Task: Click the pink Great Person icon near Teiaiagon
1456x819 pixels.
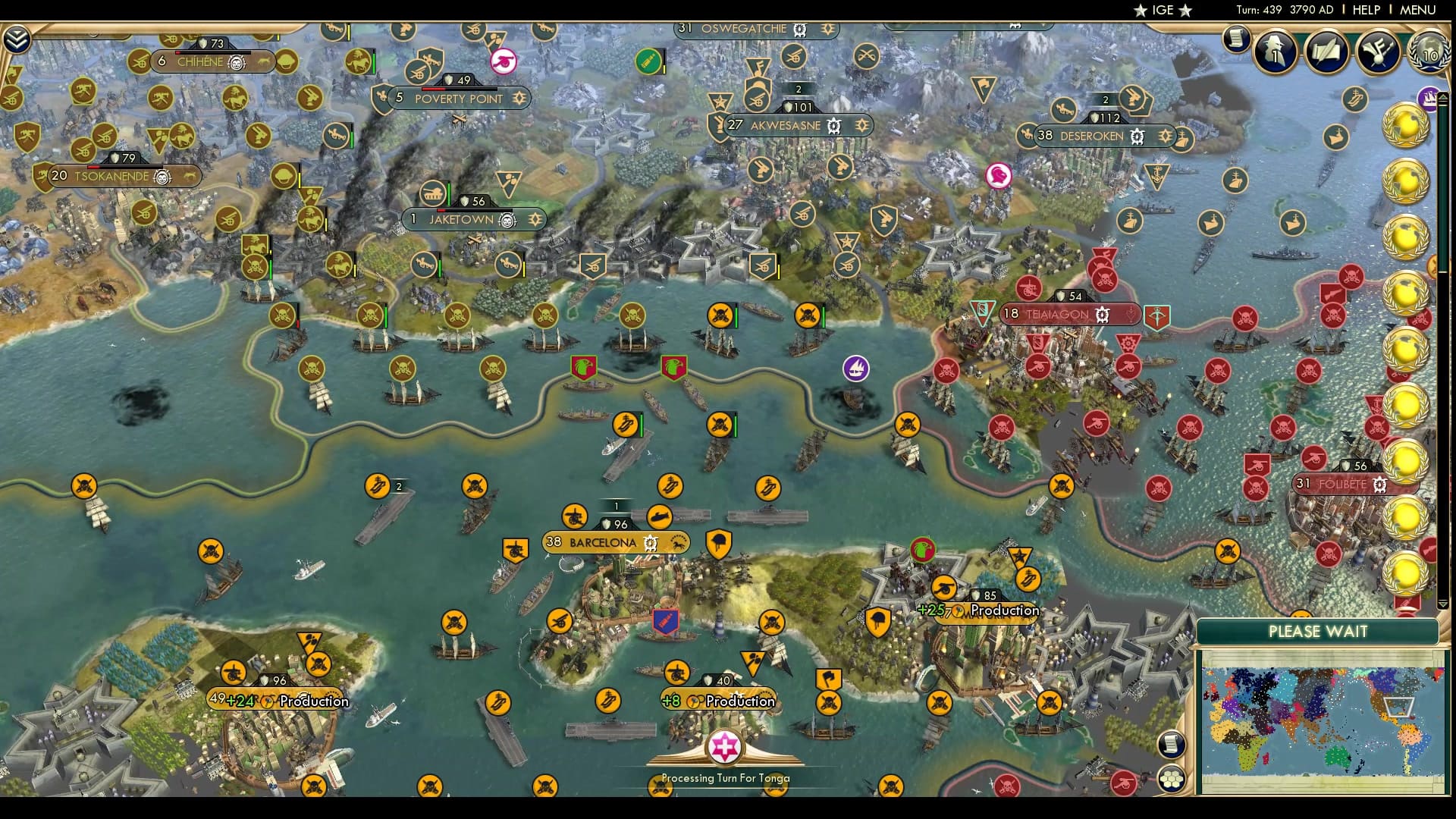Action: (999, 174)
